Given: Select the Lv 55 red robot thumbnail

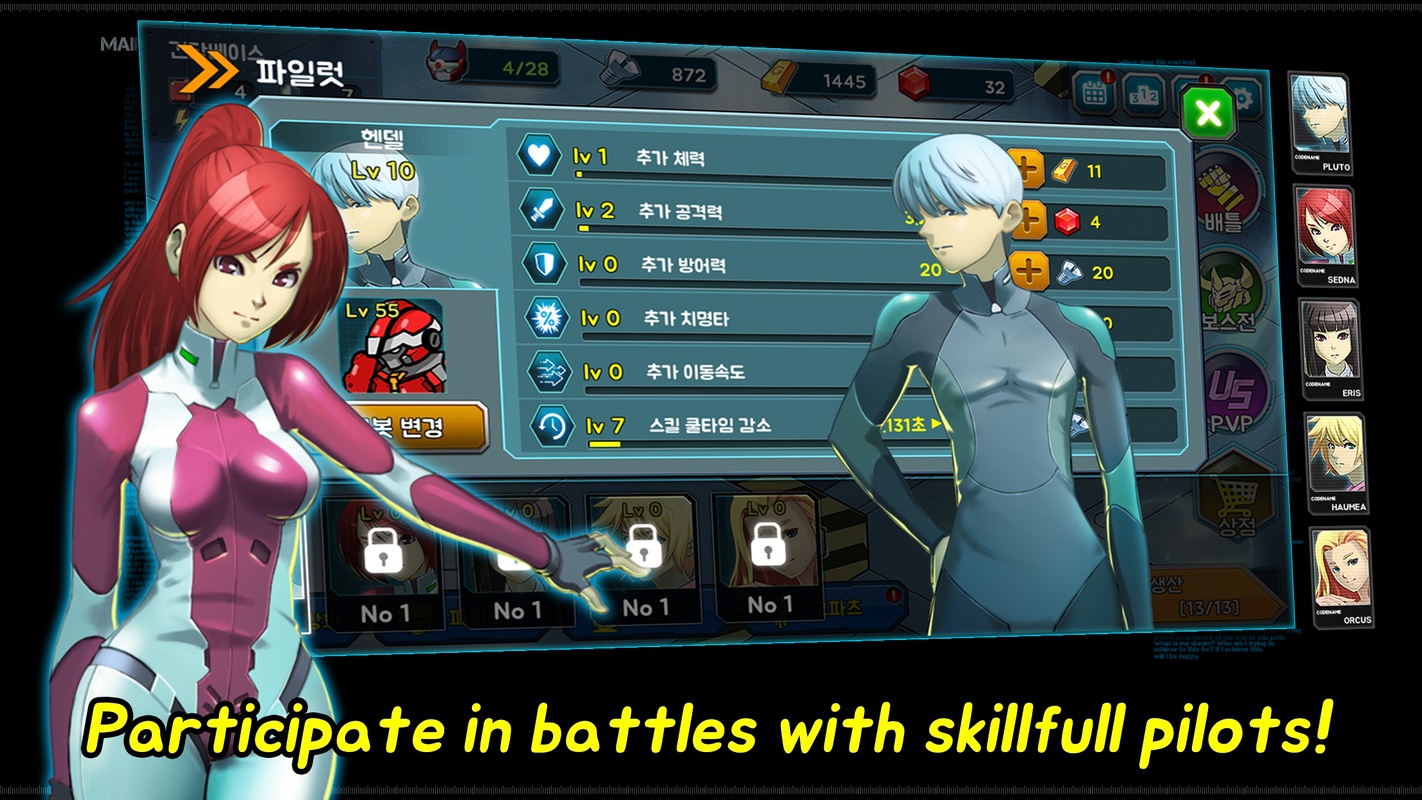Looking at the screenshot, I should 392,345.
